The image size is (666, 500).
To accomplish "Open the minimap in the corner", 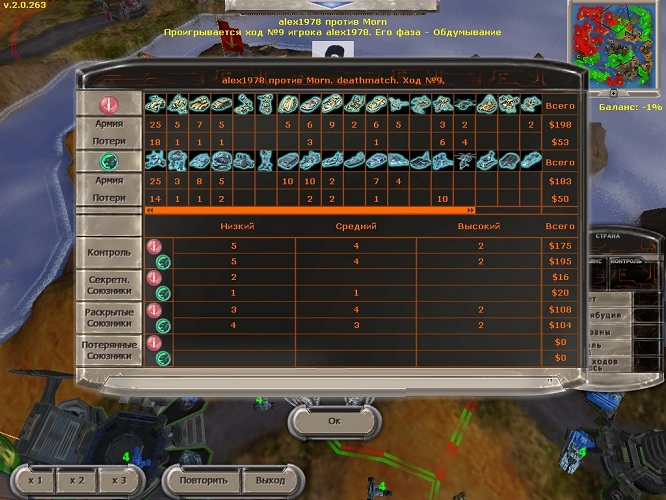I will pyautogui.click(x=616, y=47).
